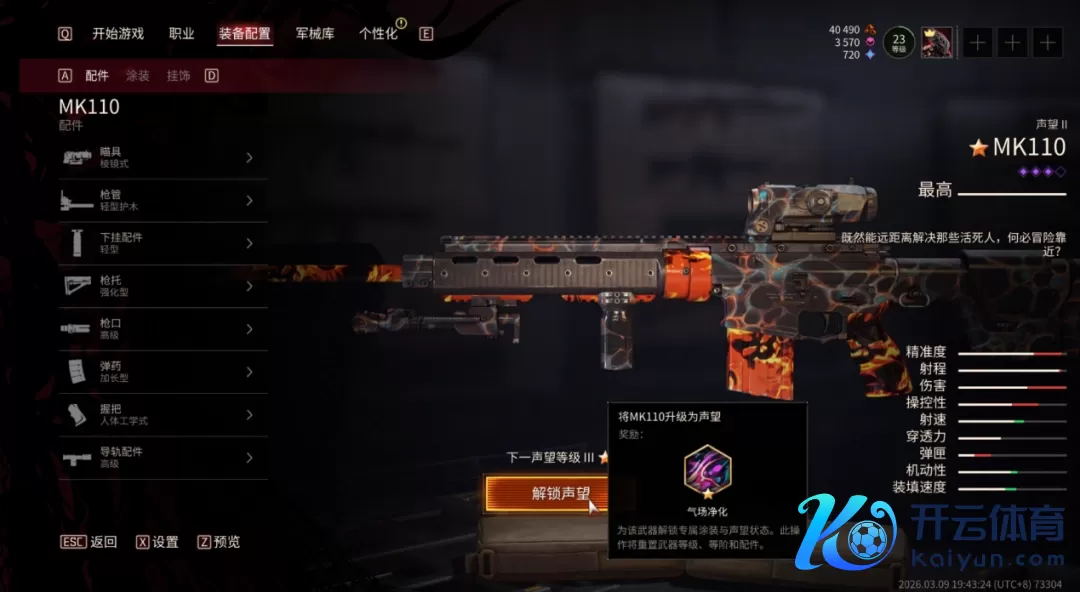Switch to the 职业 tab

click(x=182, y=34)
